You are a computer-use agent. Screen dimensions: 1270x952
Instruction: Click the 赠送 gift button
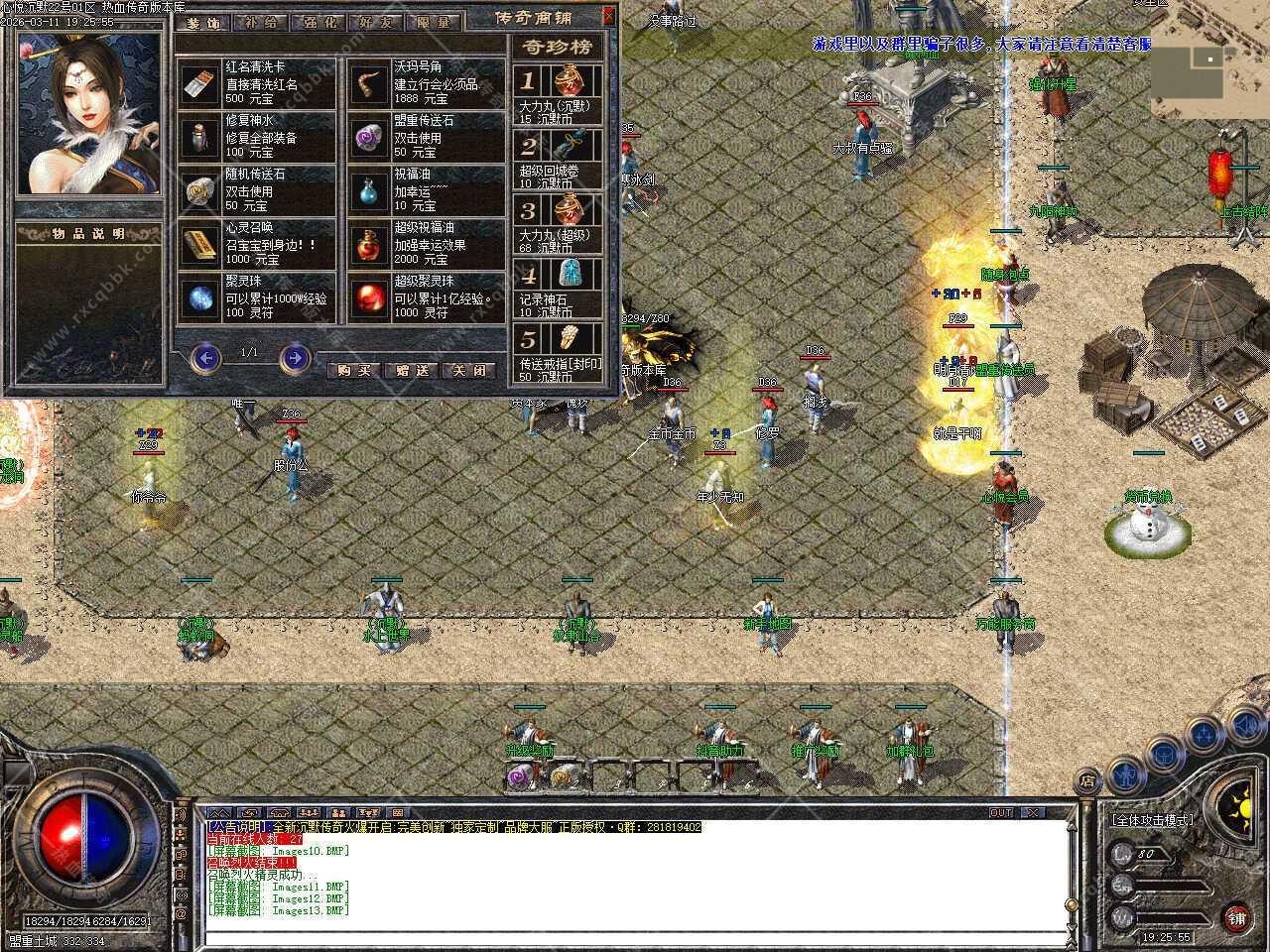click(x=412, y=370)
